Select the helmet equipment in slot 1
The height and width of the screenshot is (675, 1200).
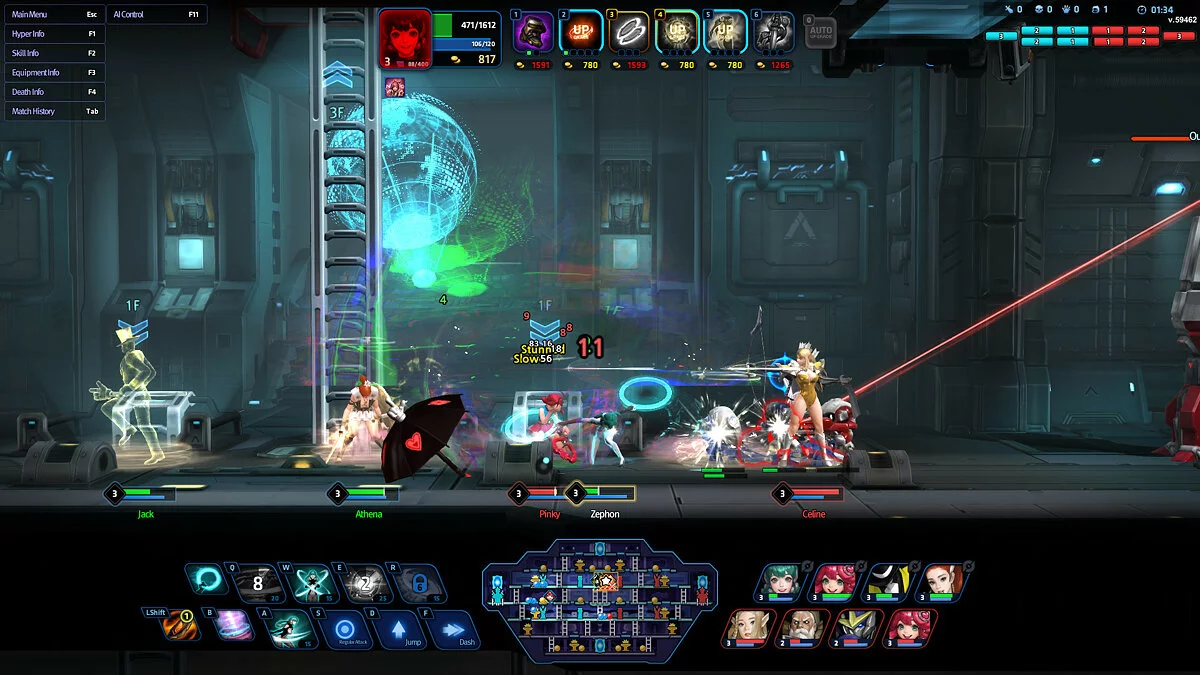532,33
